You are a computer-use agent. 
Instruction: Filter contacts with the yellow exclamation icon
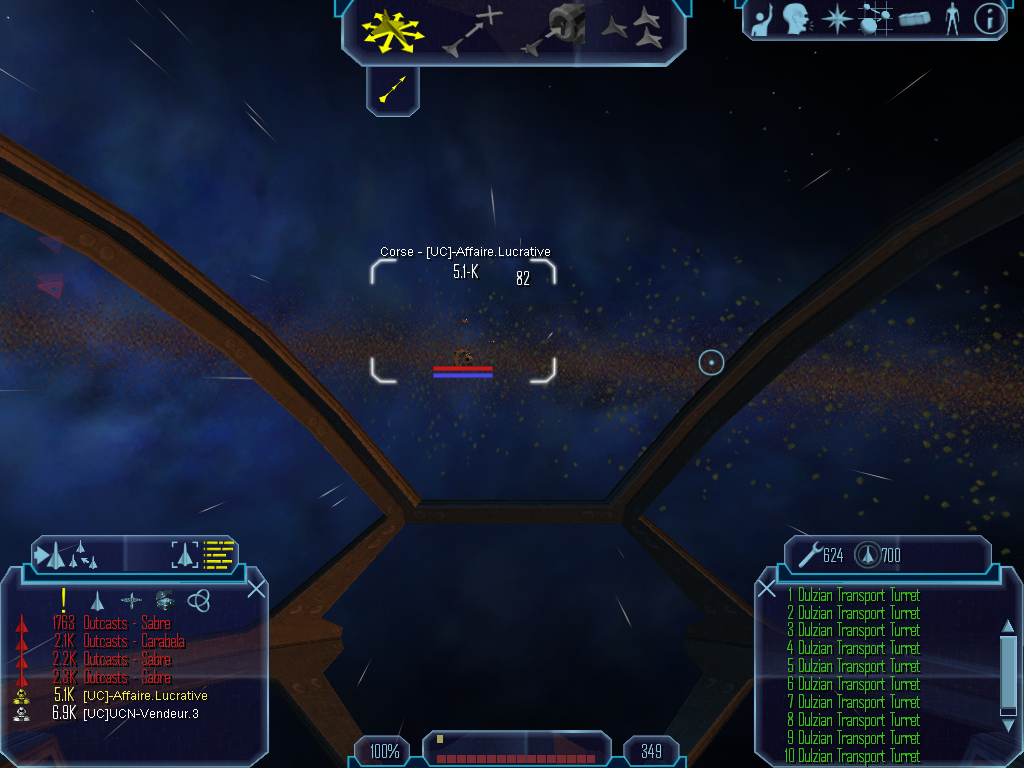click(64, 600)
